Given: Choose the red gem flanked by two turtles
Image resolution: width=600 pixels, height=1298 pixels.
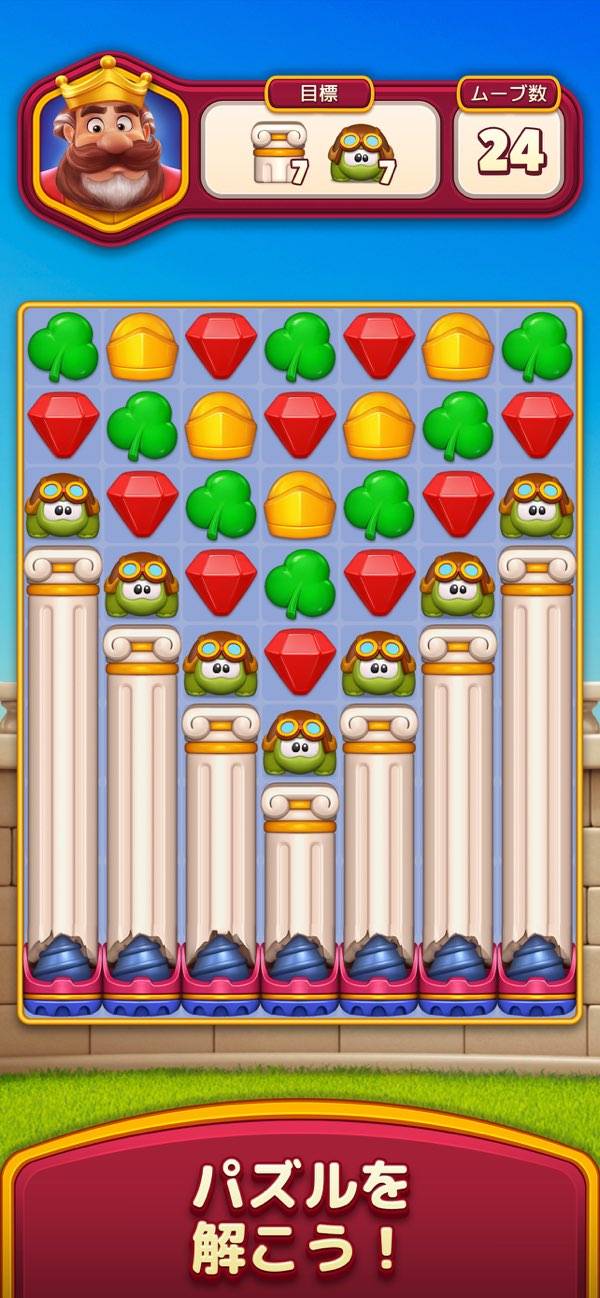Looking at the screenshot, I should click(x=300, y=660).
